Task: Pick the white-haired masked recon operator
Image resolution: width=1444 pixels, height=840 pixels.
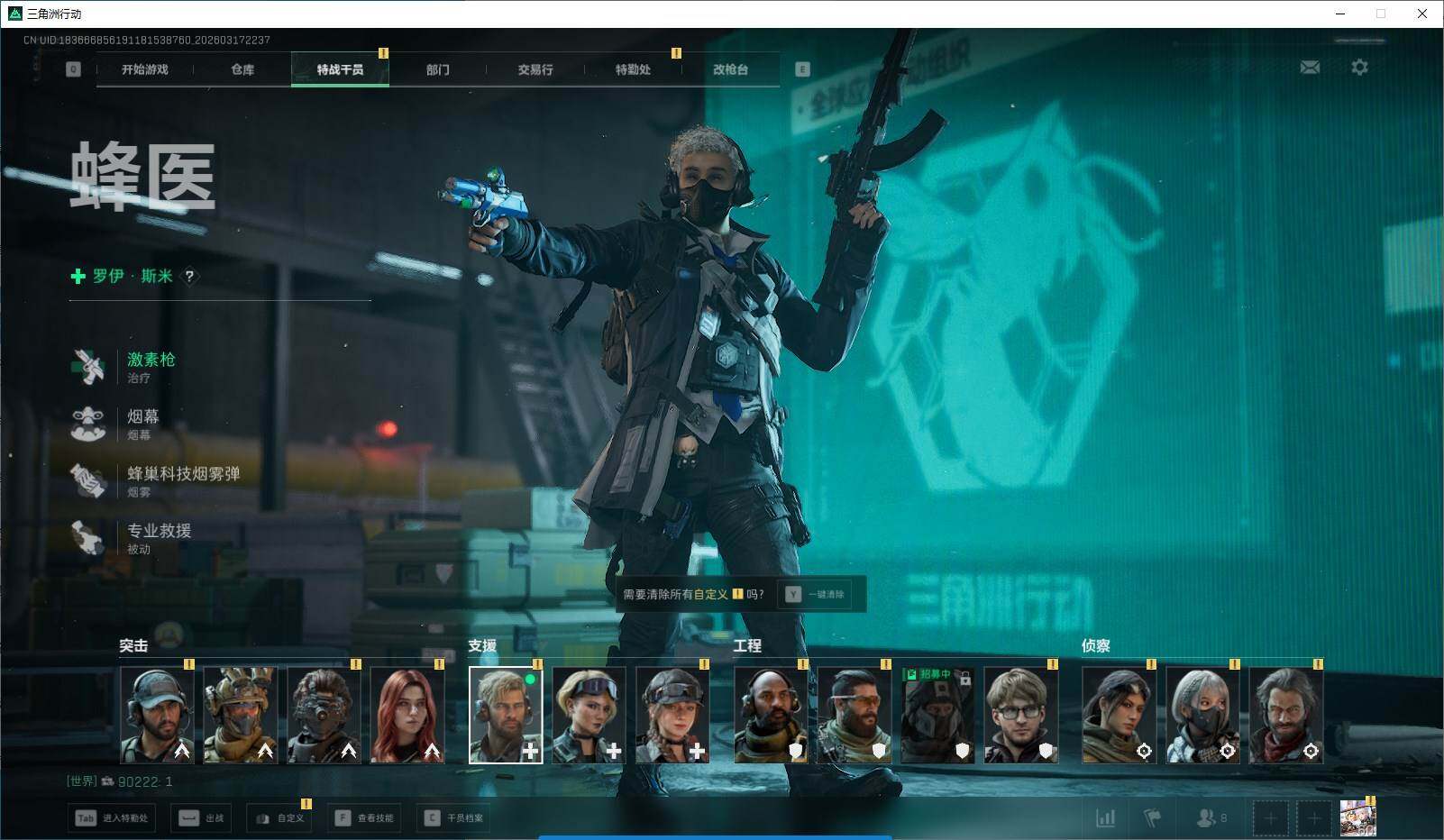Action: 1202,716
